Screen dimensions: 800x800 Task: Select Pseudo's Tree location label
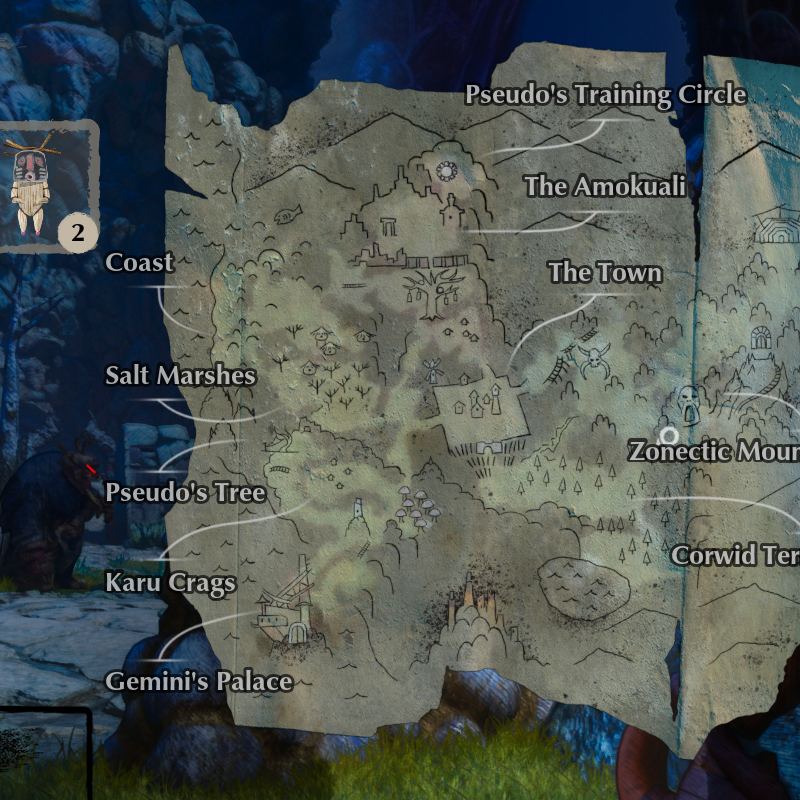[x=186, y=492]
